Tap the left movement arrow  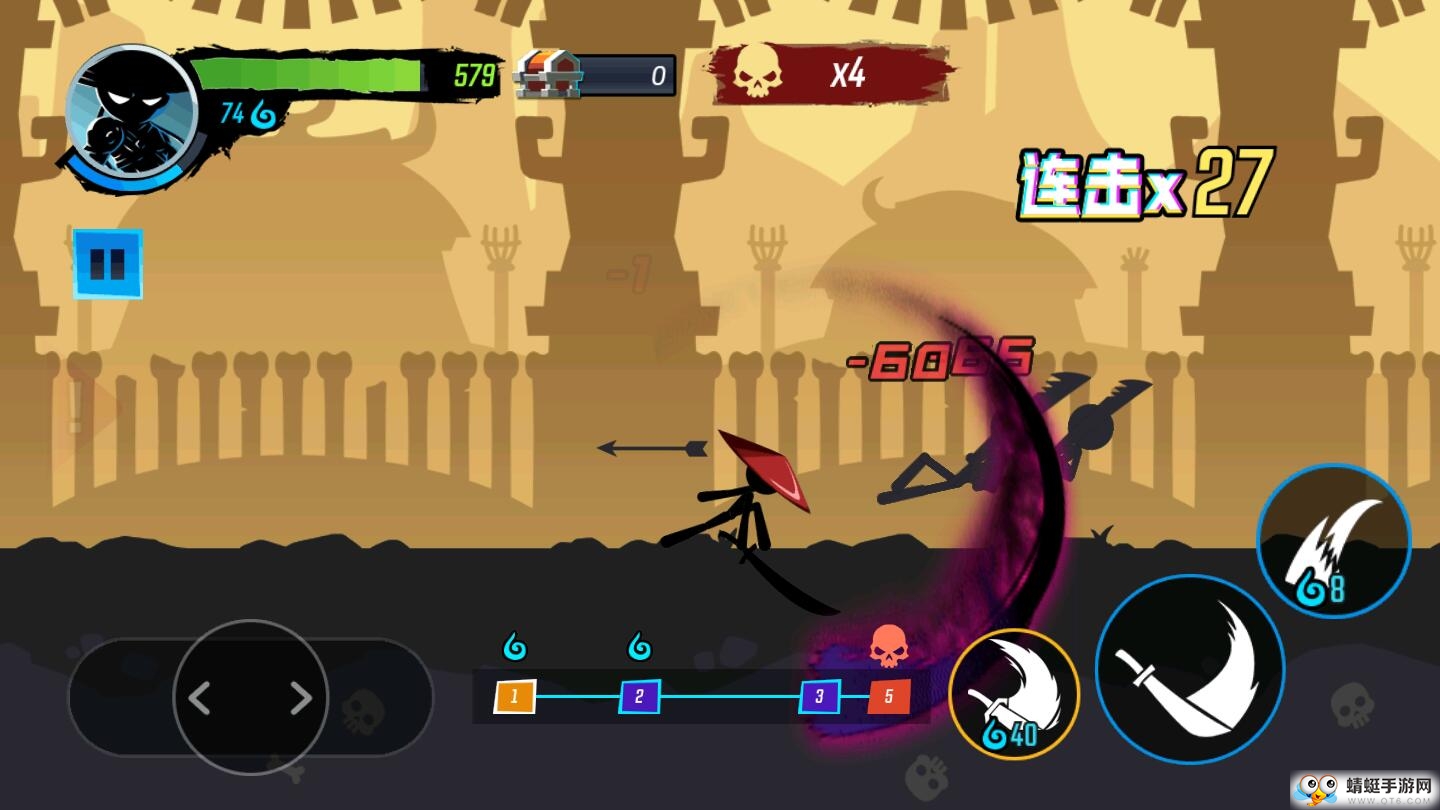click(x=200, y=699)
